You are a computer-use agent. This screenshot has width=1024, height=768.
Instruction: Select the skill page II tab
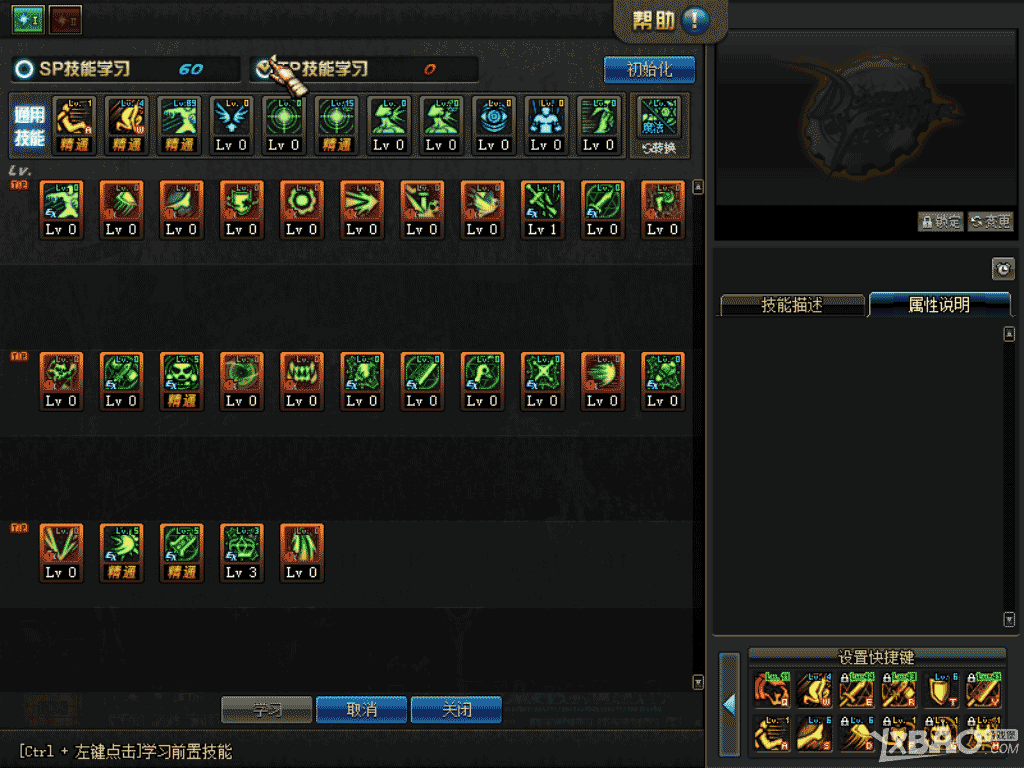point(65,18)
